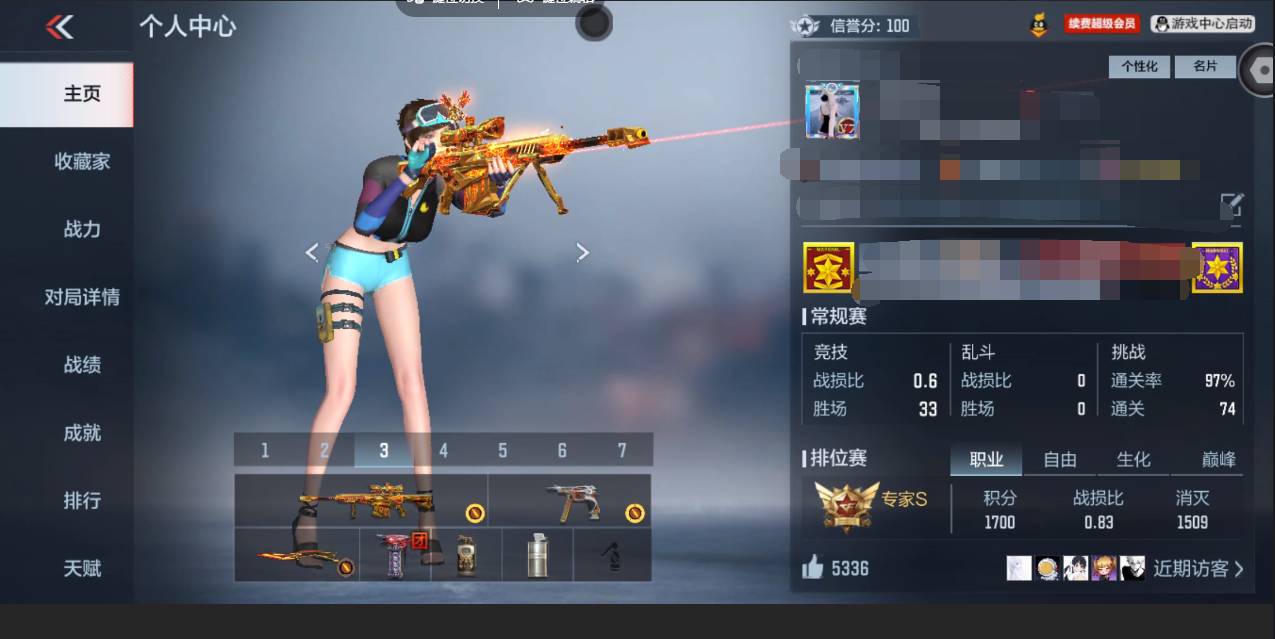Show the 生化 ranked stats tab
The image size is (1275, 639).
pyautogui.click(x=1133, y=459)
